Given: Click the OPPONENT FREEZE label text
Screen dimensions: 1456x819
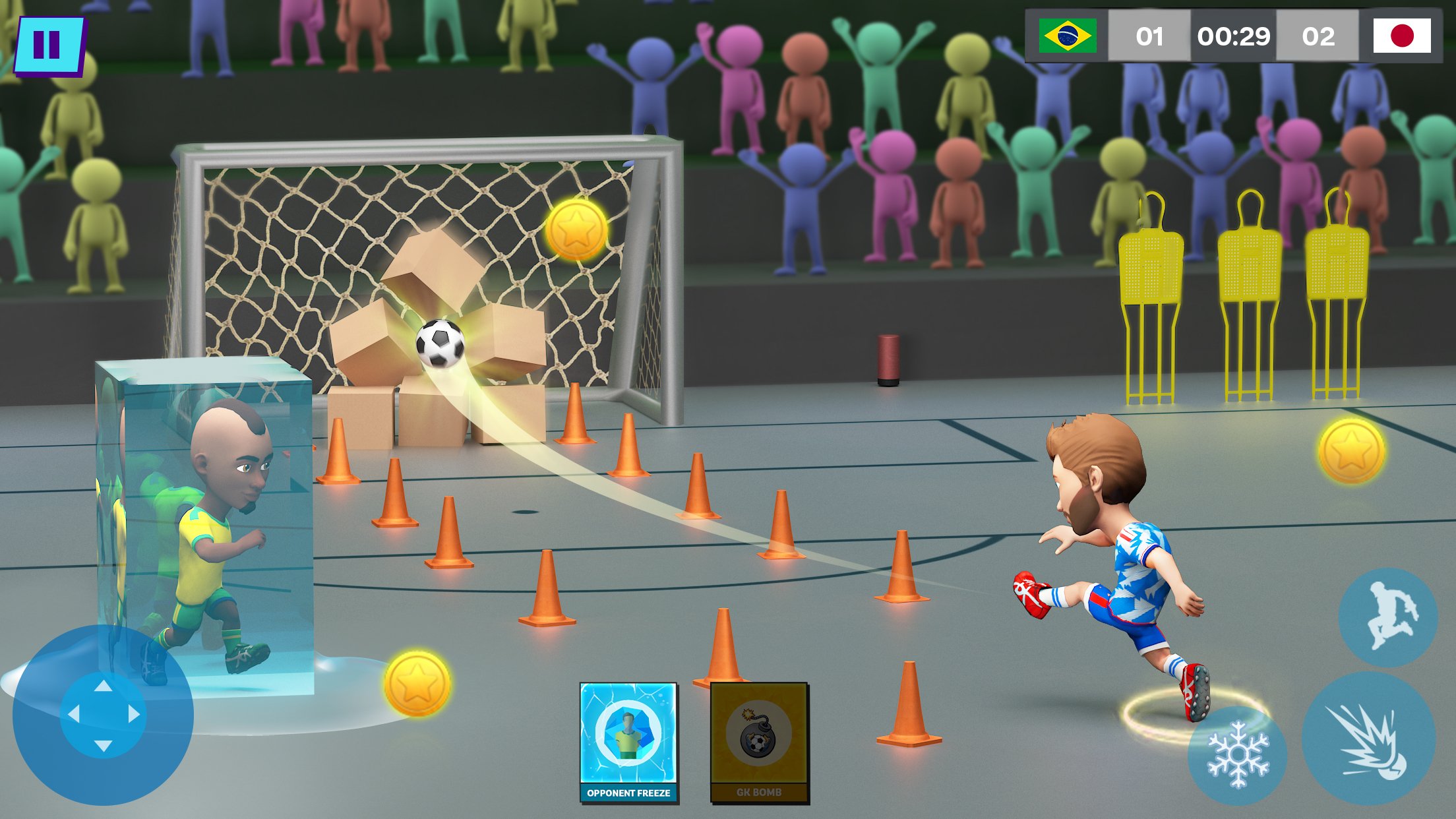Looking at the screenshot, I should tap(628, 794).
